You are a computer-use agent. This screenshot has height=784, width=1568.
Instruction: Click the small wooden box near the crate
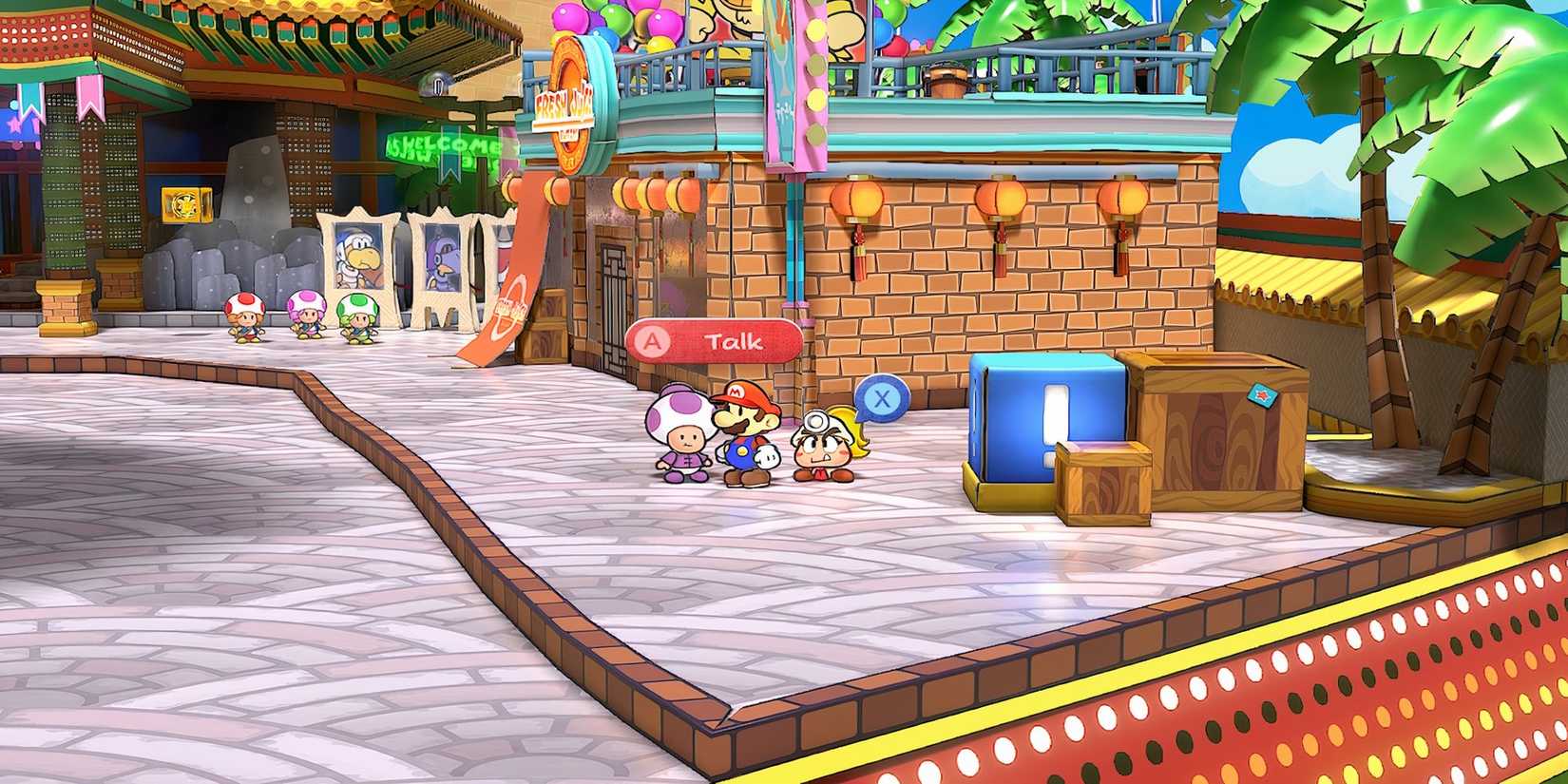click(x=1105, y=485)
